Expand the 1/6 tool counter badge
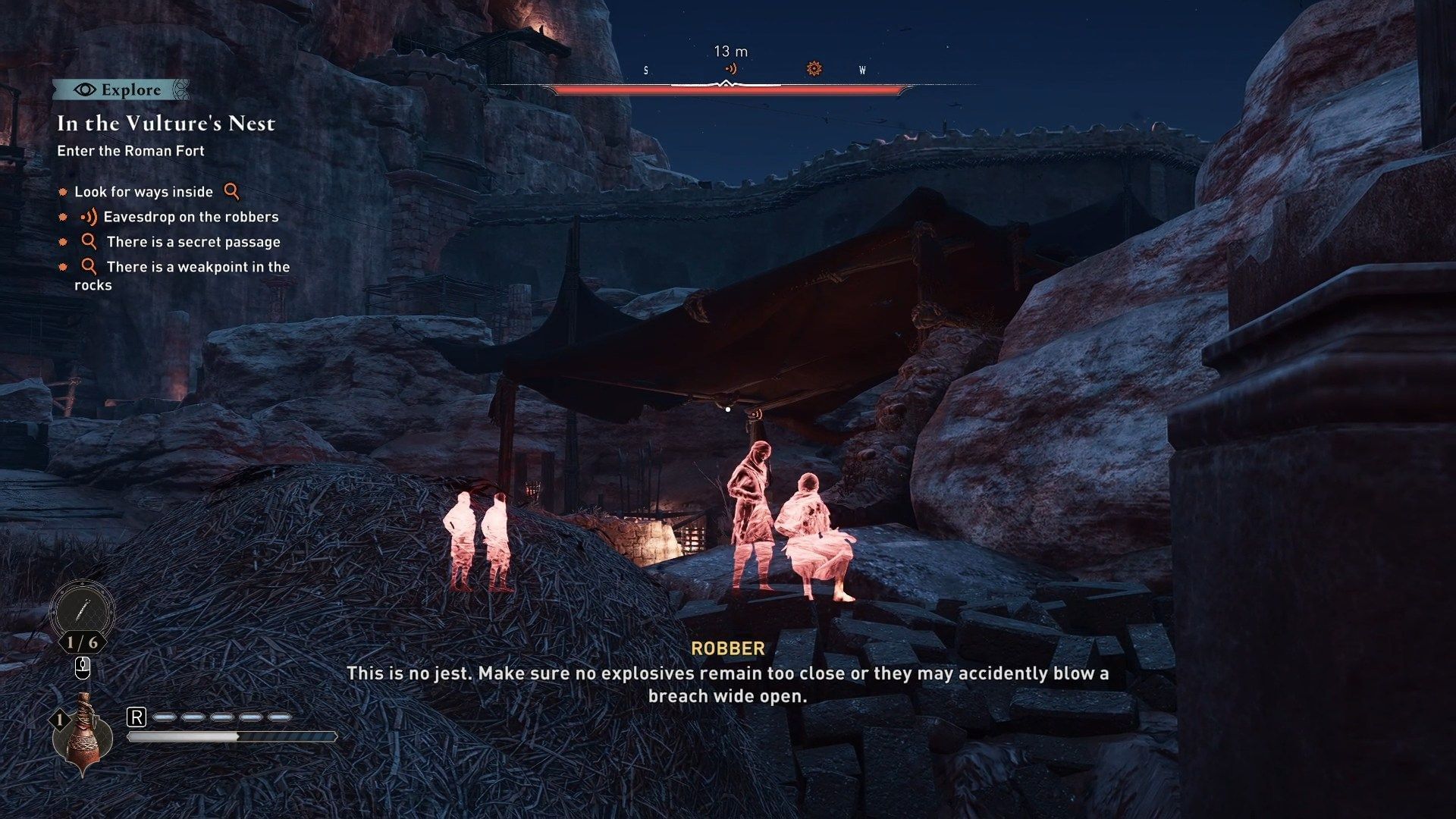 click(x=83, y=642)
